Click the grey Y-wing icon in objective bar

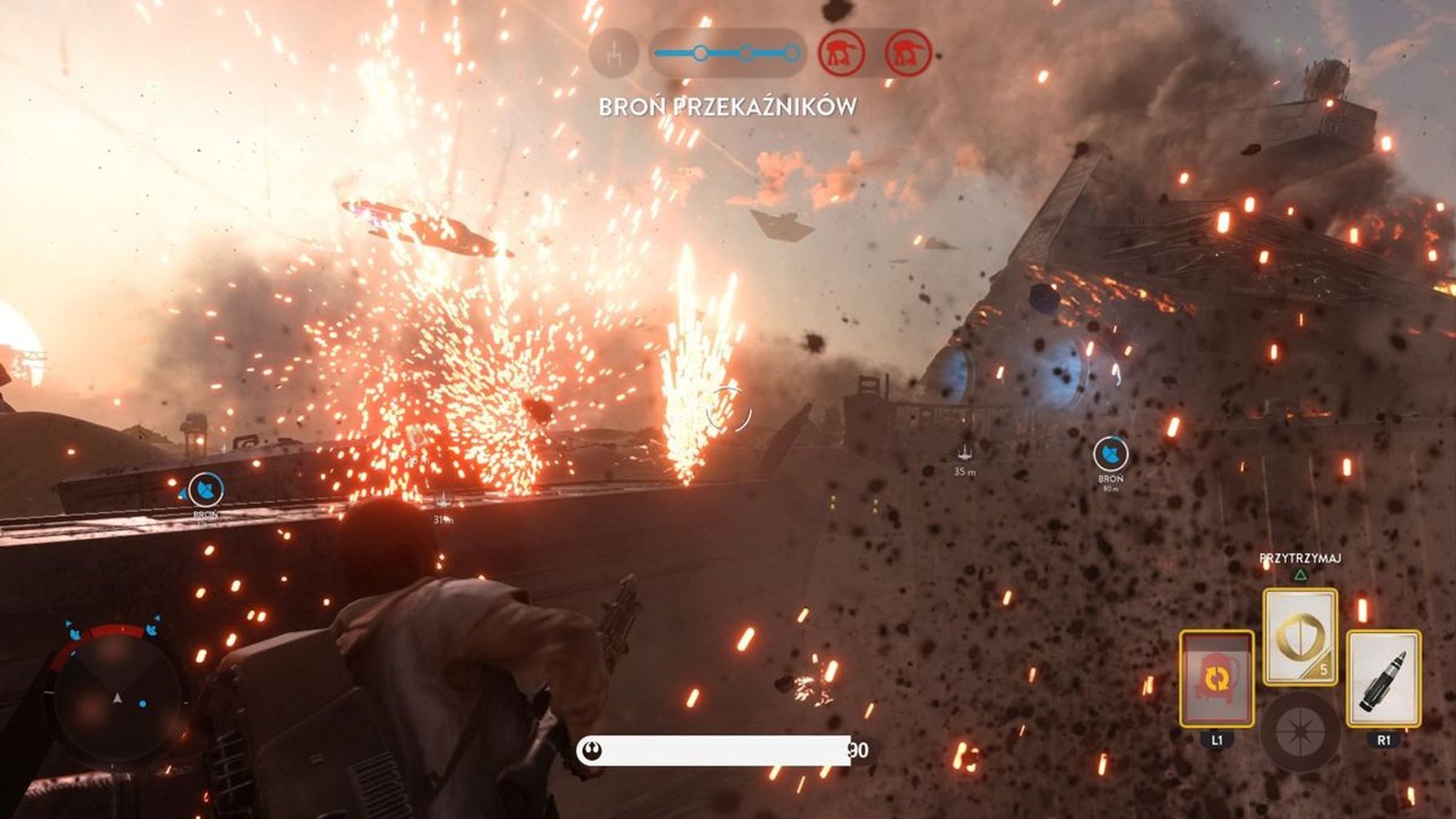(614, 54)
